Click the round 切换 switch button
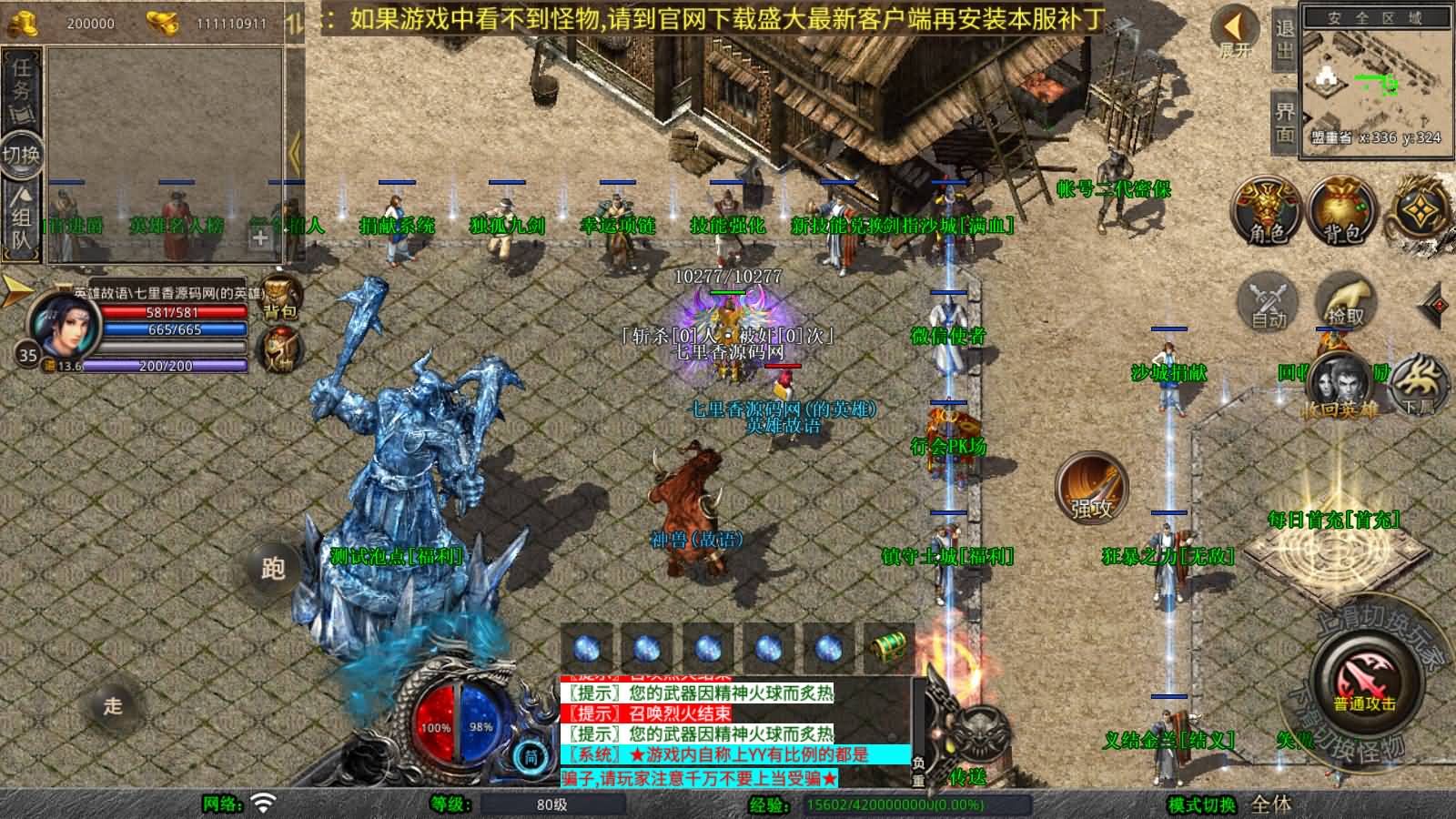 (21, 155)
